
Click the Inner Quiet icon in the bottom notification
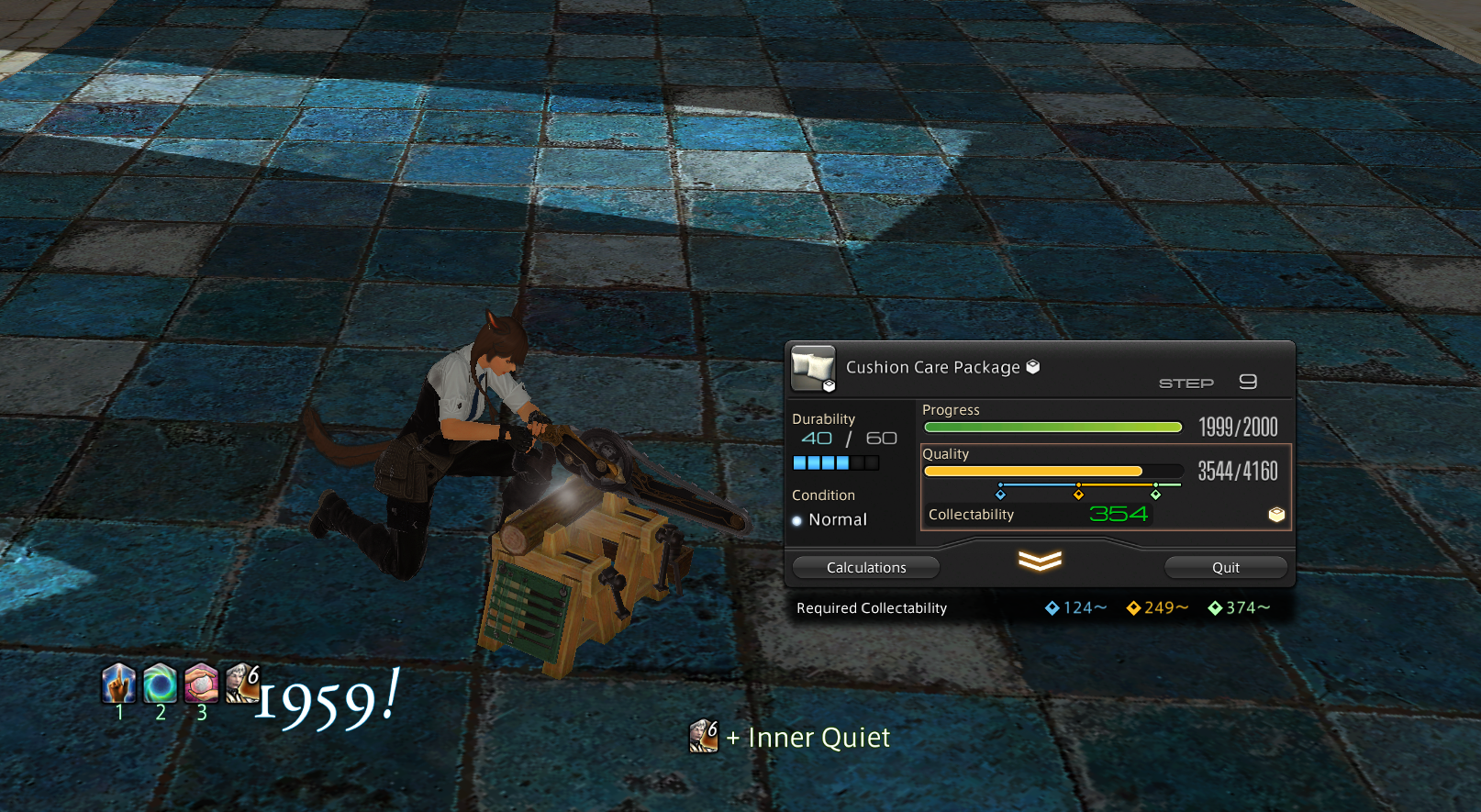(704, 737)
